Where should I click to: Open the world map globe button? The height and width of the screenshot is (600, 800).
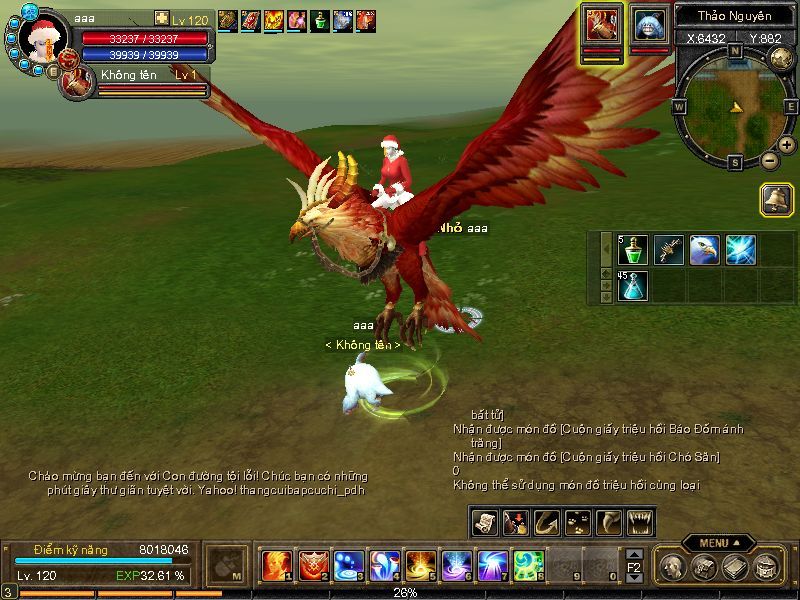point(782,59)
